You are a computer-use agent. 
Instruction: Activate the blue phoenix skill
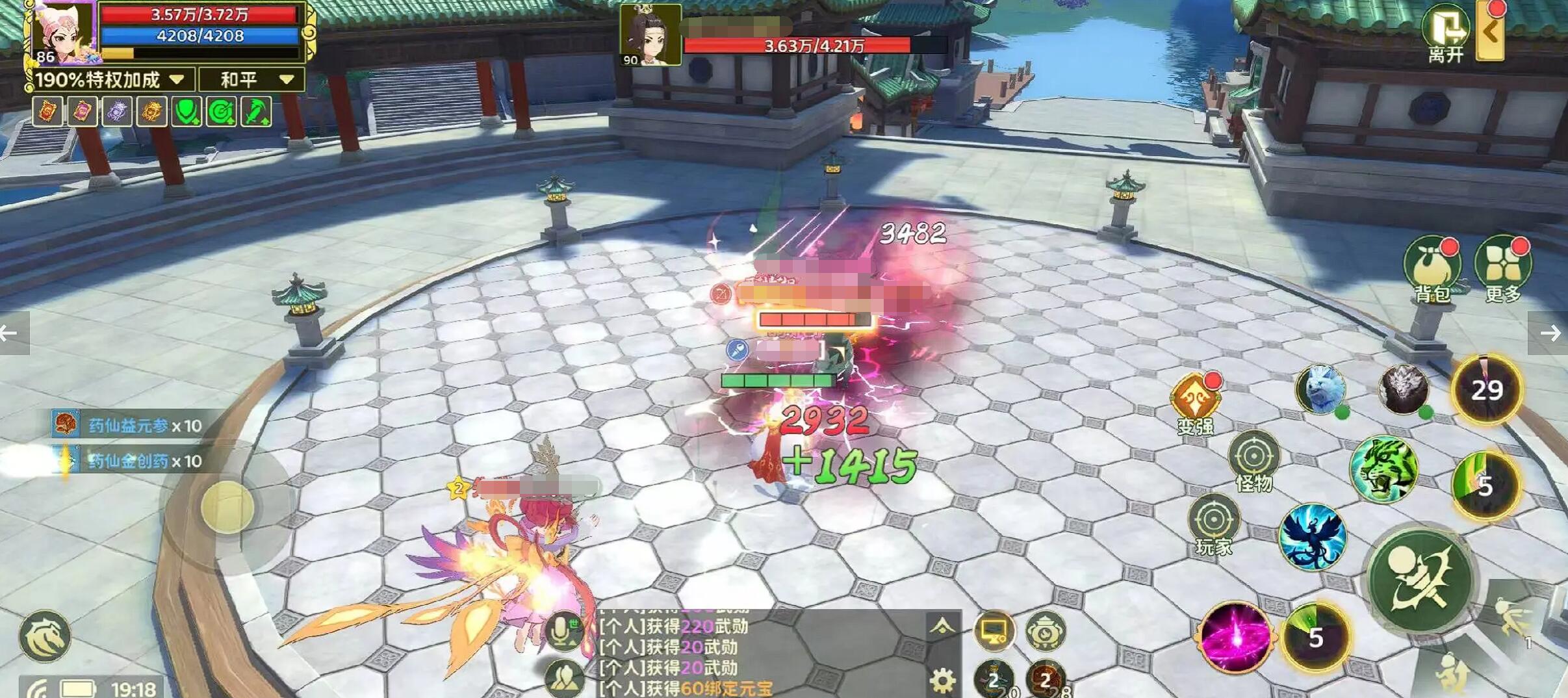click(x=1312, y=537)
